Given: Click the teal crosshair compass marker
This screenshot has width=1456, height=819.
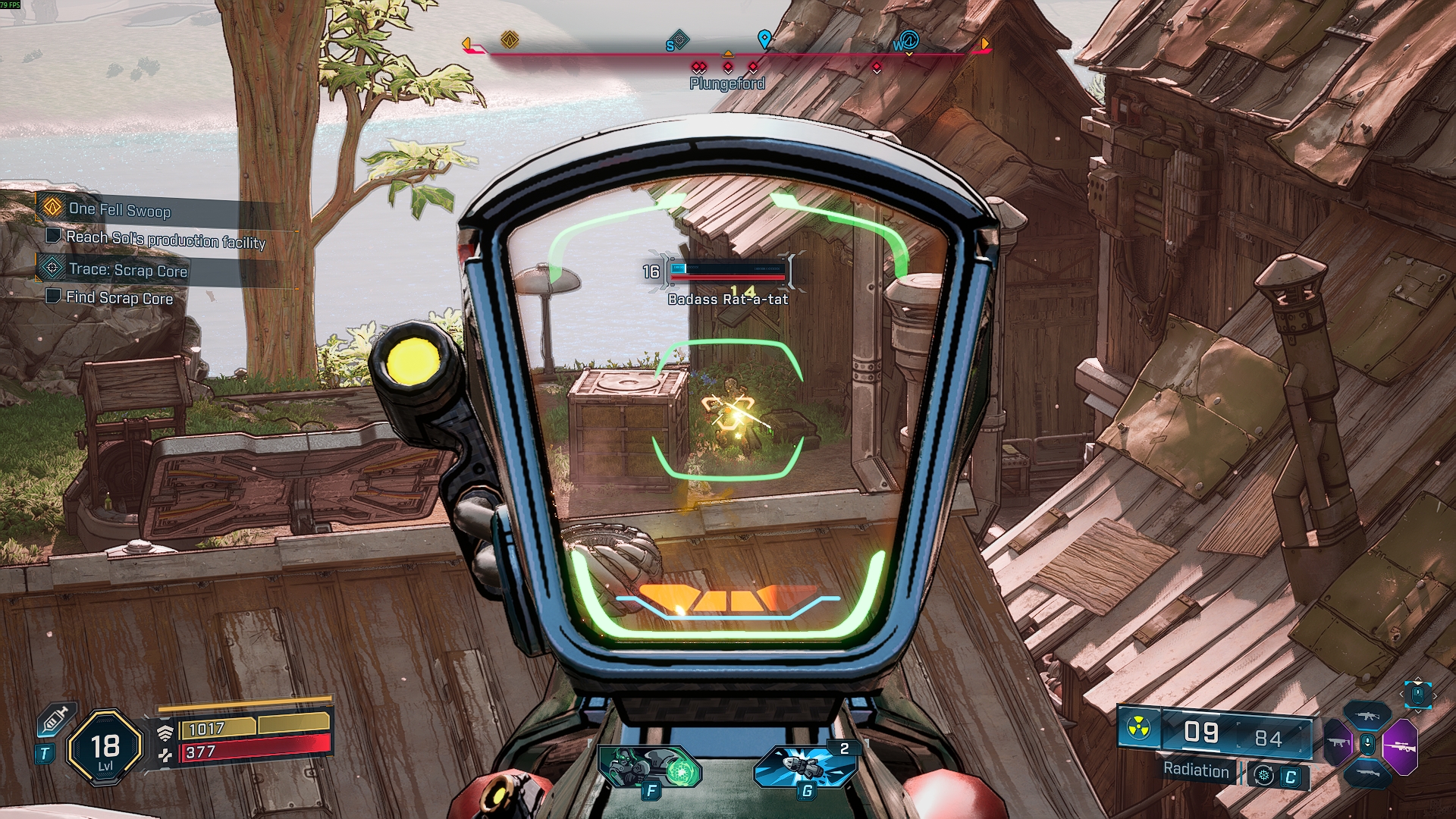Looking at the screenshot, I should click(679, 39).
